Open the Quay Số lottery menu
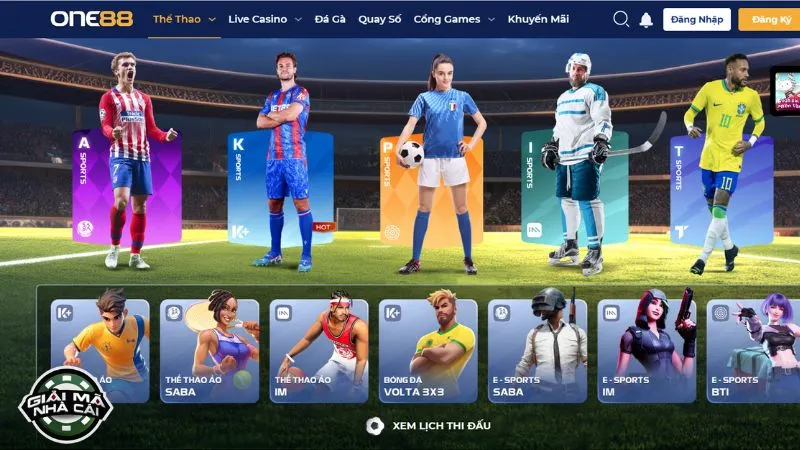 379,19
